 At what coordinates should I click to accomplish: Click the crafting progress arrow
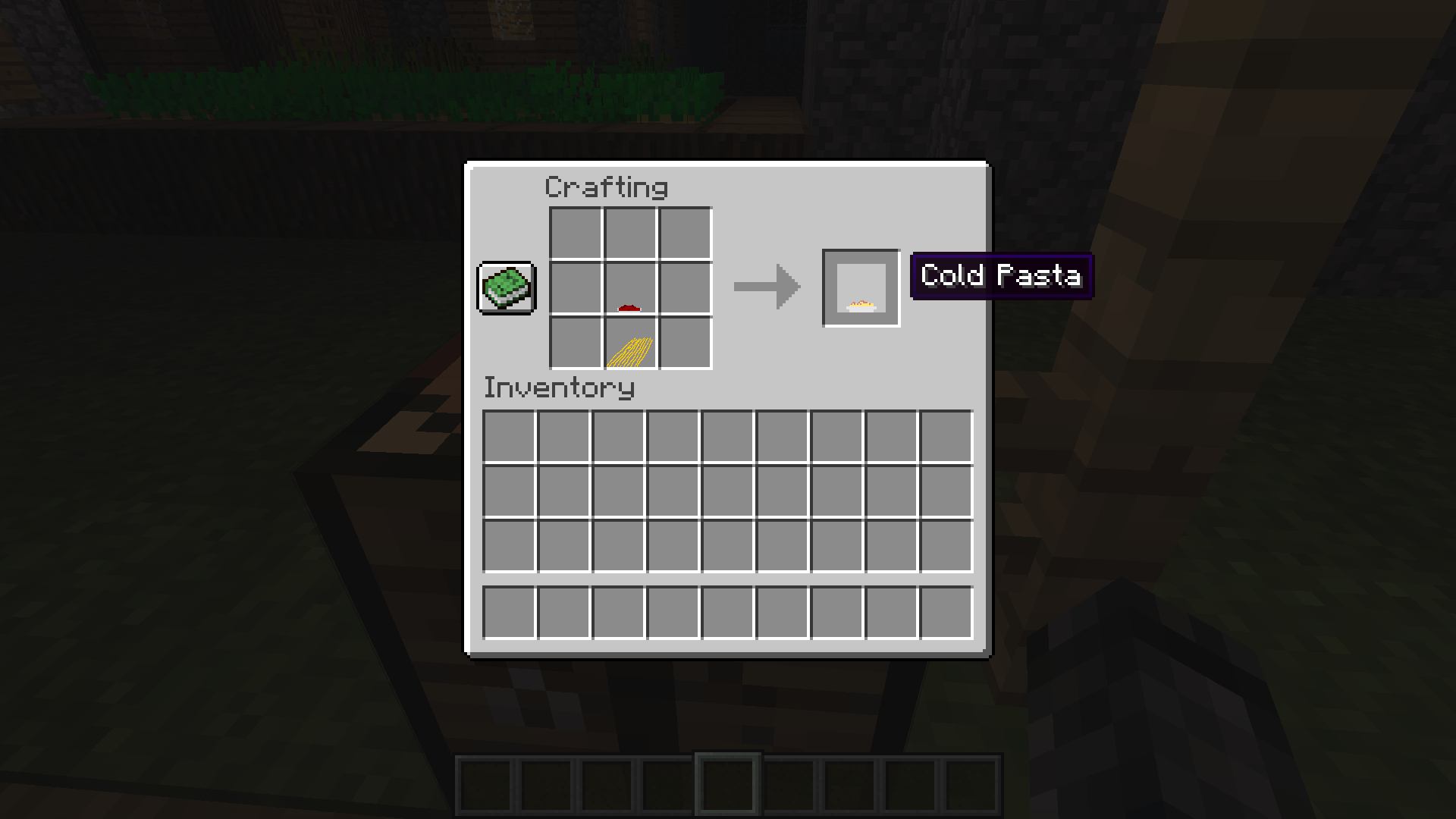[766, 287]
